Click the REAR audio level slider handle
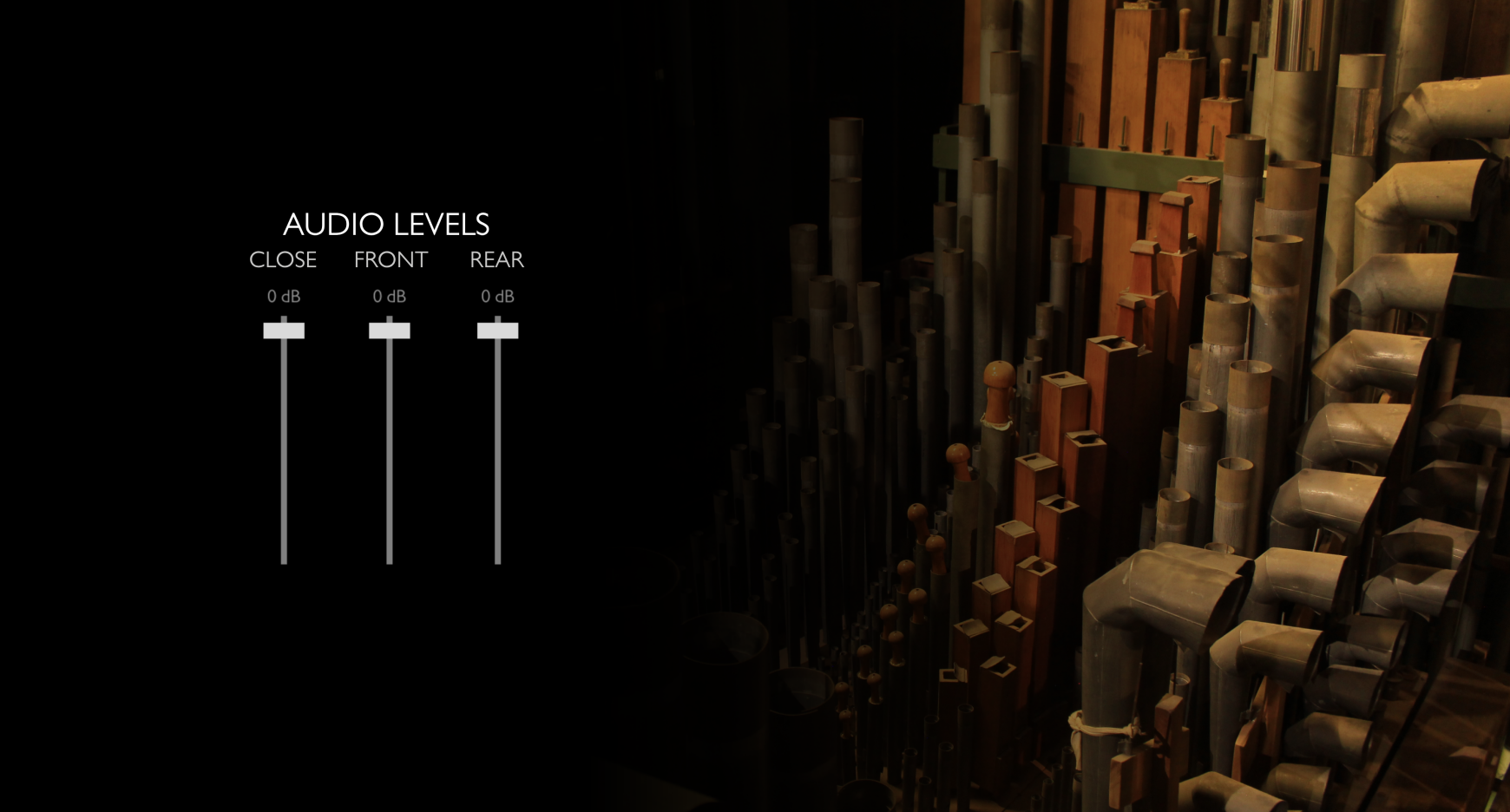The height and width of the screenshot is (812, 1510). click(497, 331)
